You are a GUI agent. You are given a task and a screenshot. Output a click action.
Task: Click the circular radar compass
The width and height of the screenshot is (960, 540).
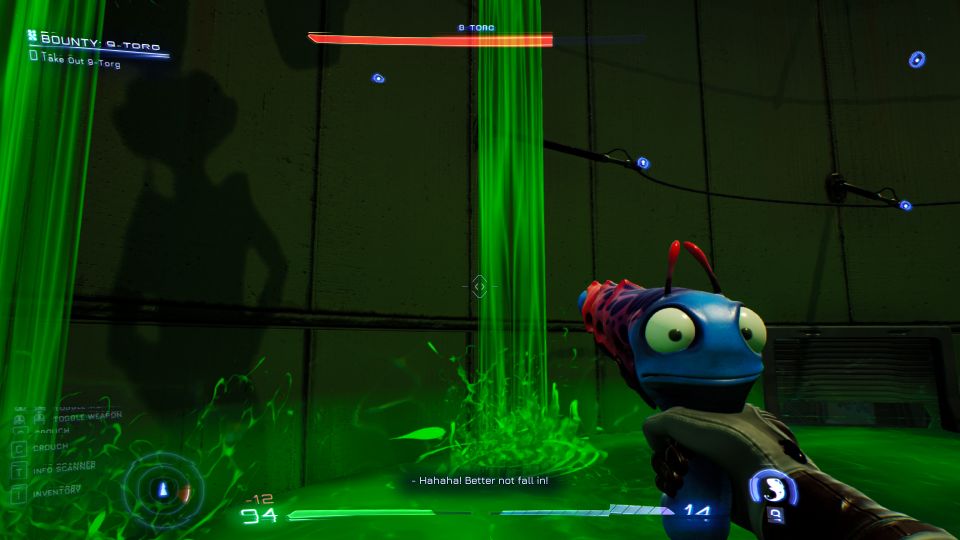click(163, 490)
